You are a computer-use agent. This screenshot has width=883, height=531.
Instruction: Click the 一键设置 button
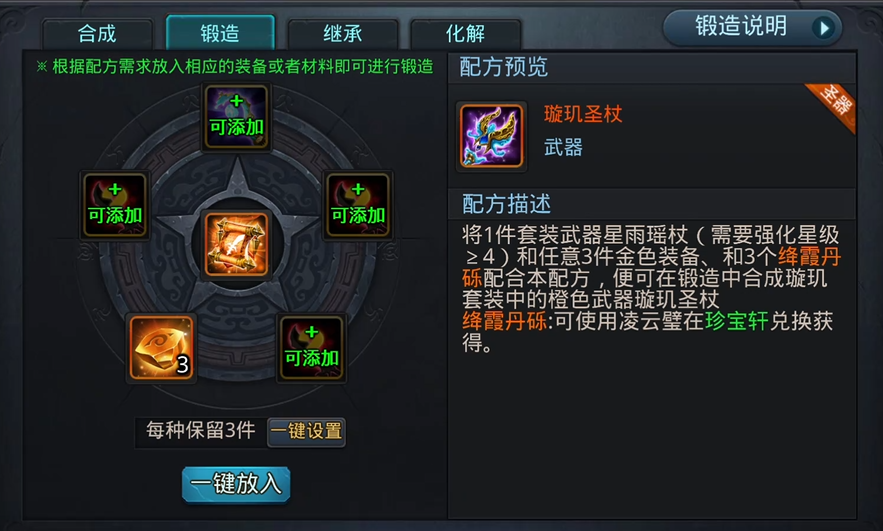[x=306, y=431]
